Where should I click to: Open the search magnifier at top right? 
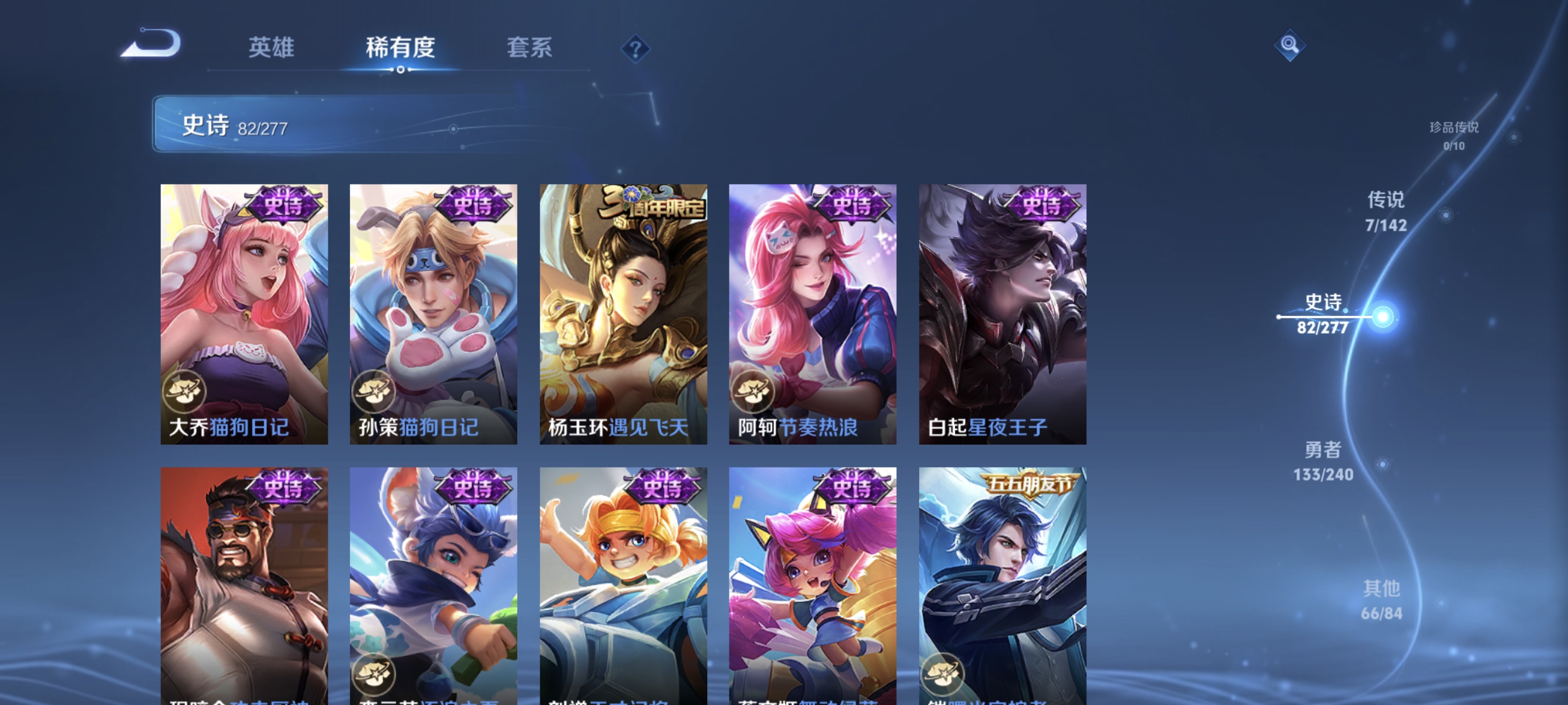click(x=1290, y=44)
